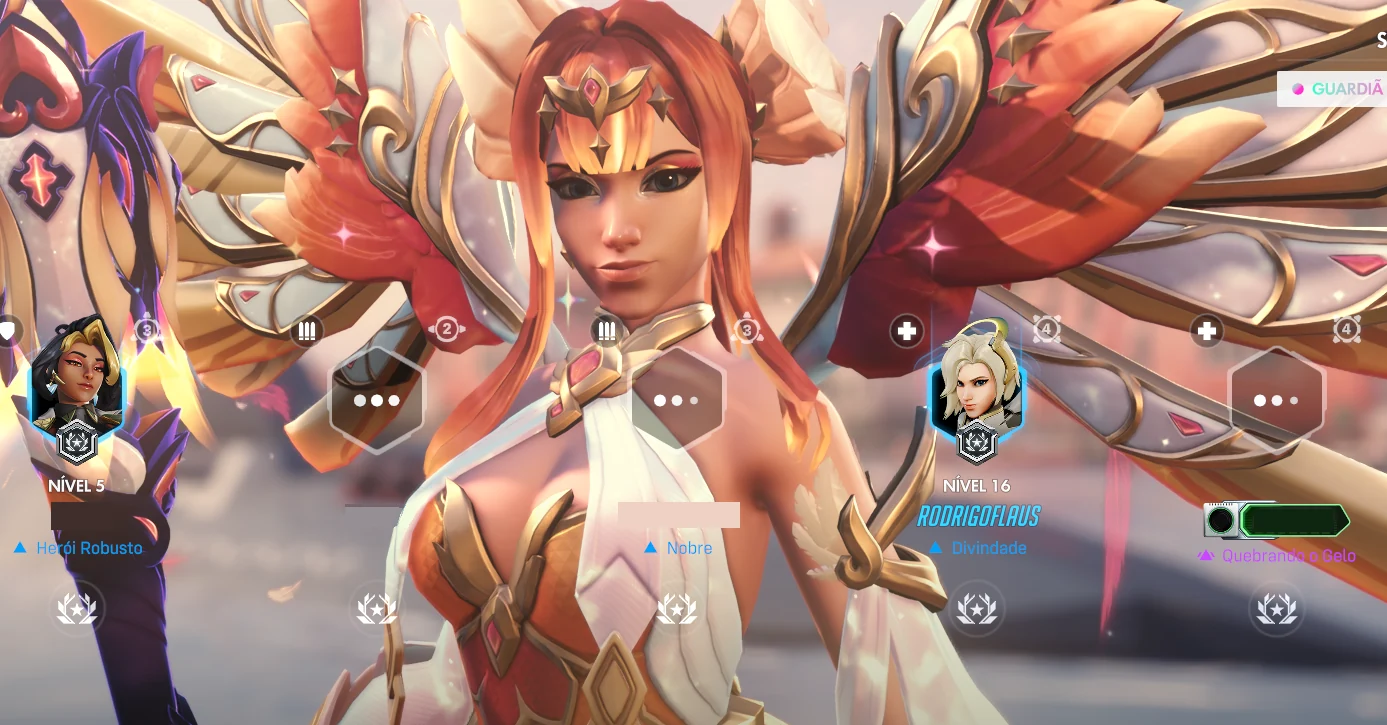Click the GUARDIÃ label
The width and height of the screenshot is (1387, 725).
pyautogui.click(x=1346, y=89)
